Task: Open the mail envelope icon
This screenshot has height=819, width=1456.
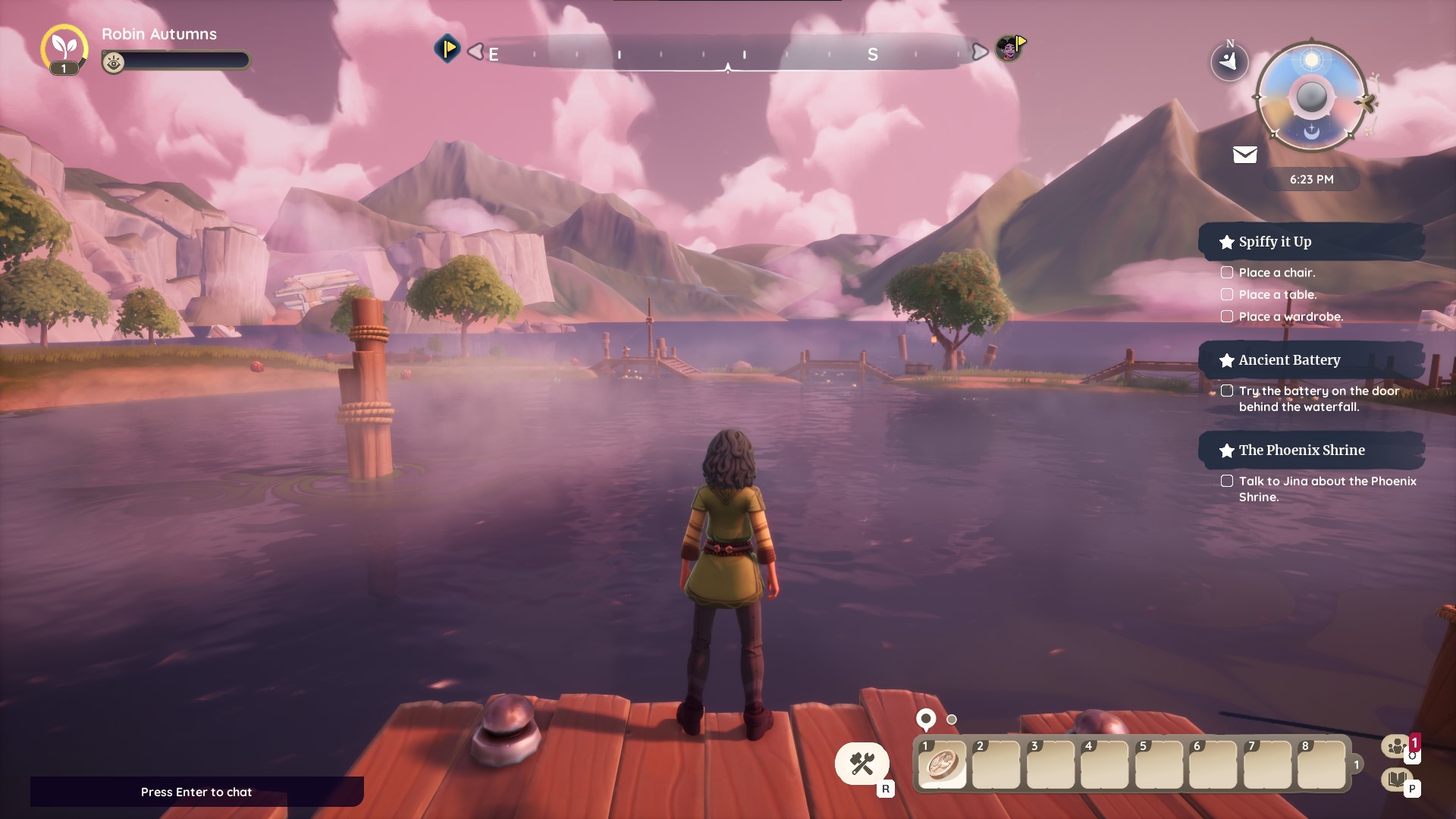Action: pyautogui.click(x=1244, y=155)
